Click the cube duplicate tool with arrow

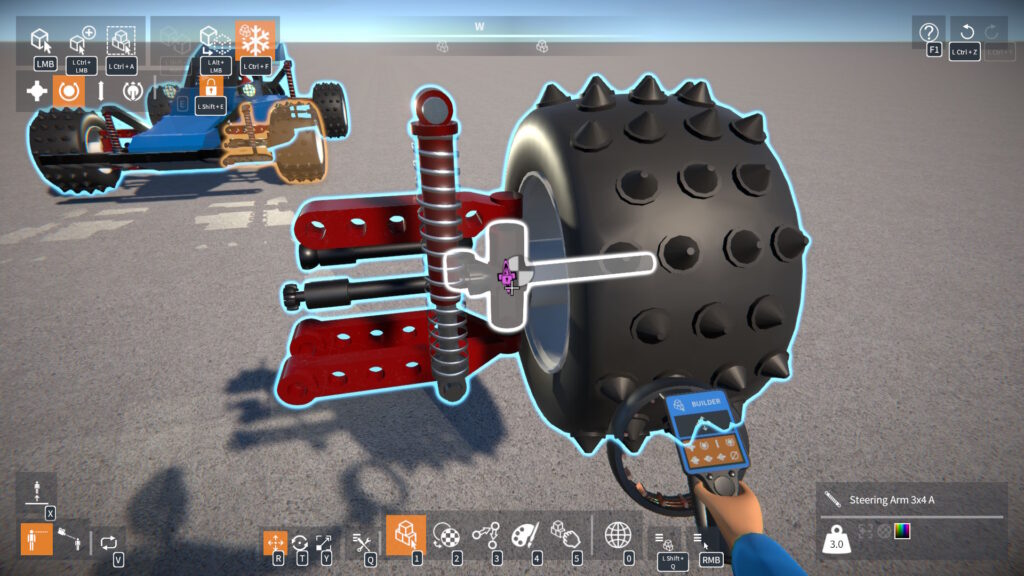tap(214, 41)
